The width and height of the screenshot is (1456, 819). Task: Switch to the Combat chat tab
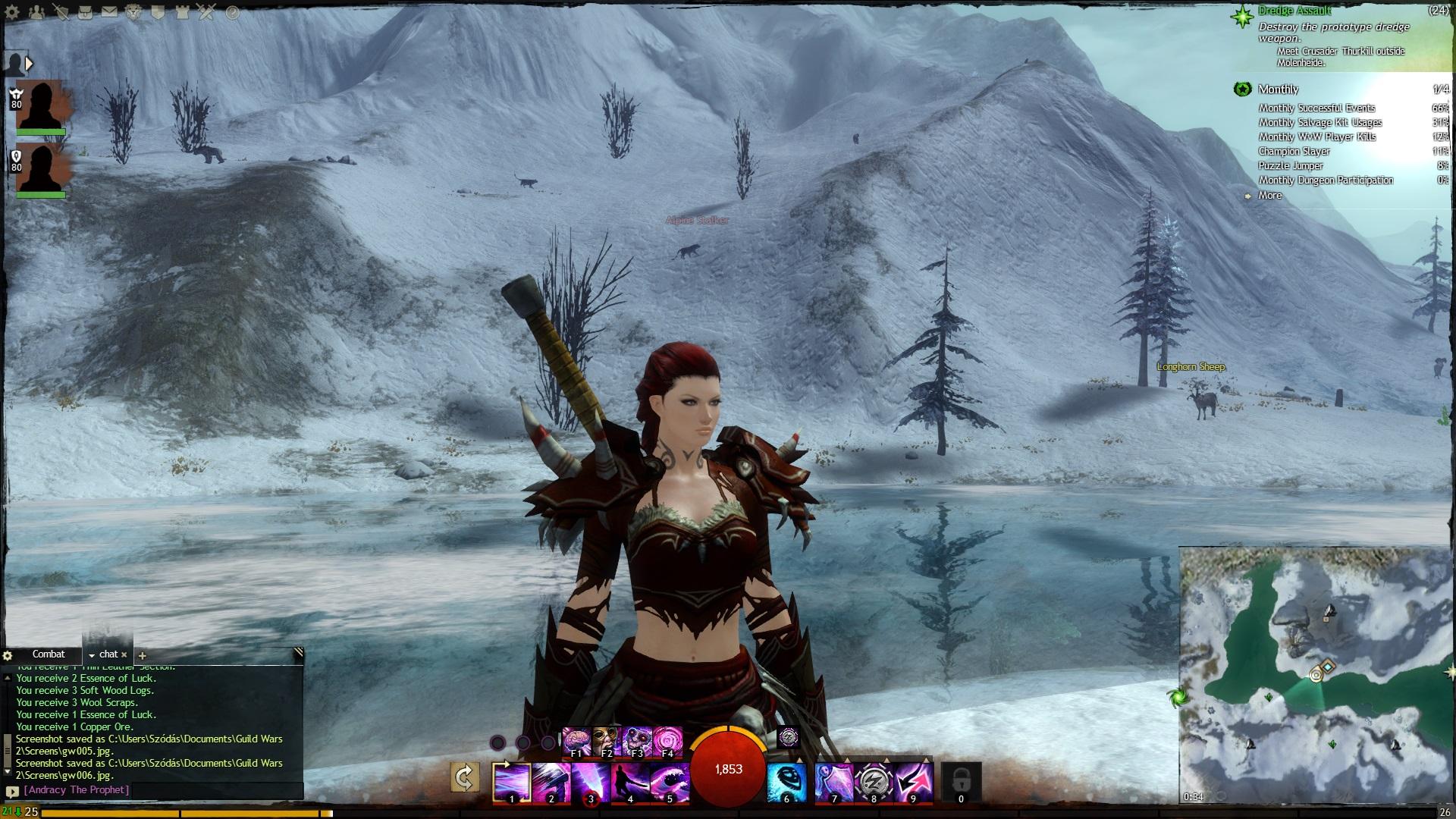point(49,654)
